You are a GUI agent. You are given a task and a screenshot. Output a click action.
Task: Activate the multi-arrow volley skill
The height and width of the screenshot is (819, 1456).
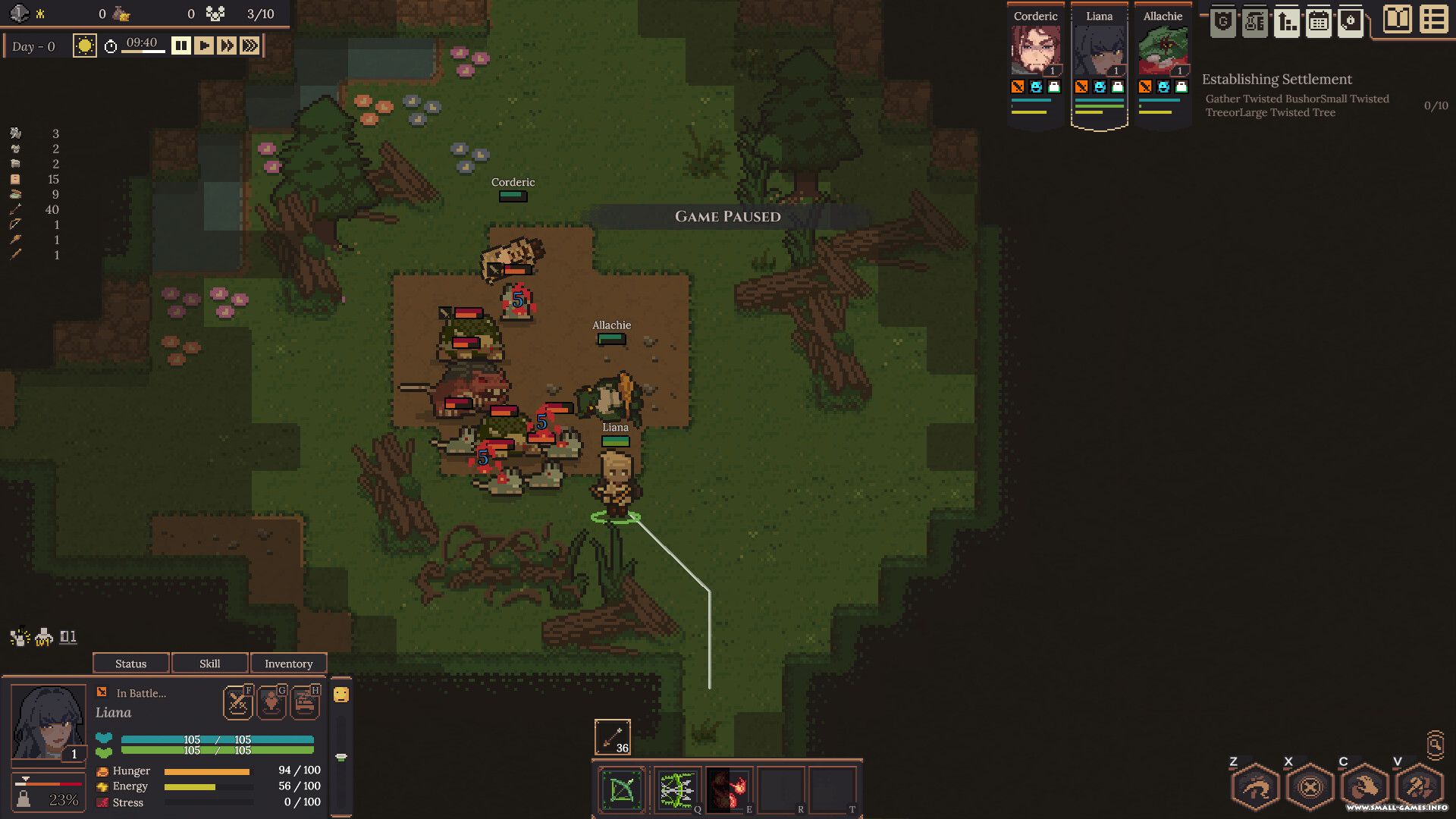coord(676,790)
